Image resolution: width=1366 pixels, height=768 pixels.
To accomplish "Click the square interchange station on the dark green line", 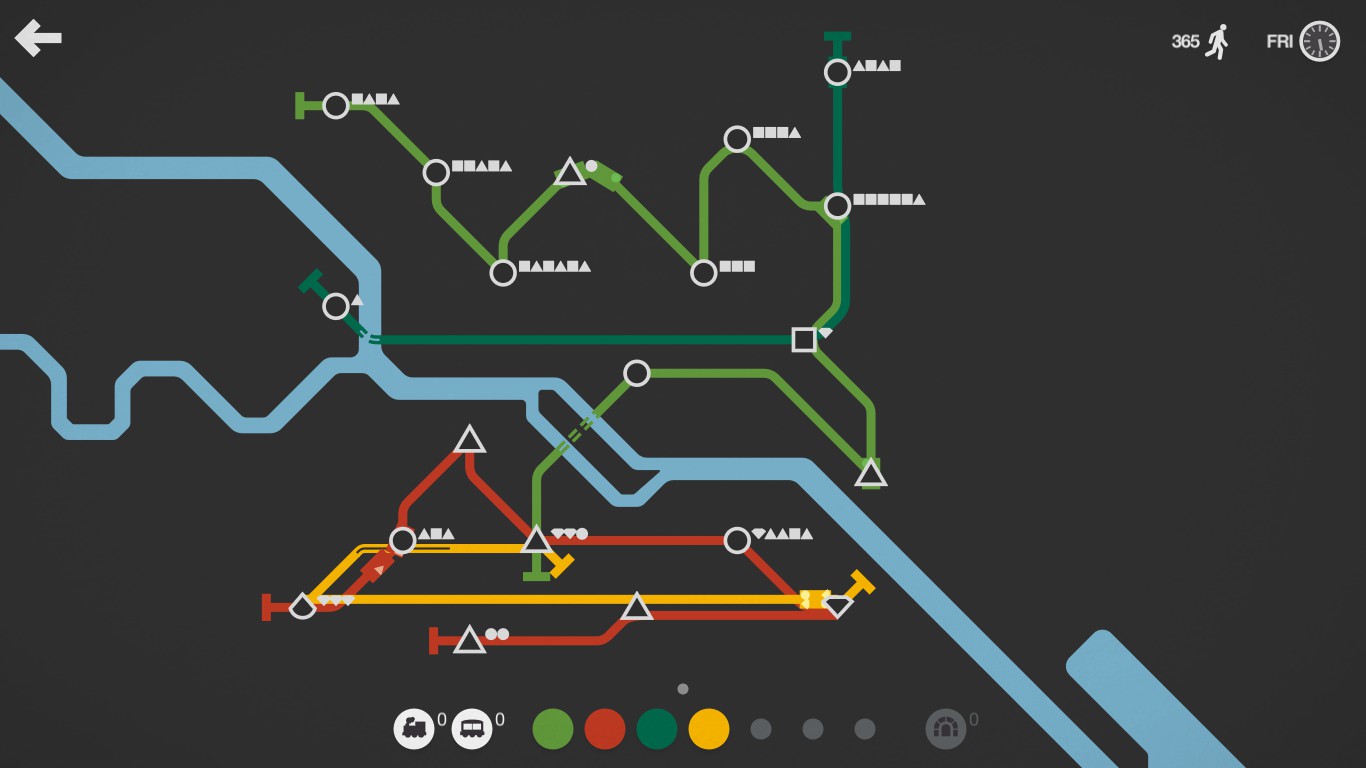I will coord(804,340).
